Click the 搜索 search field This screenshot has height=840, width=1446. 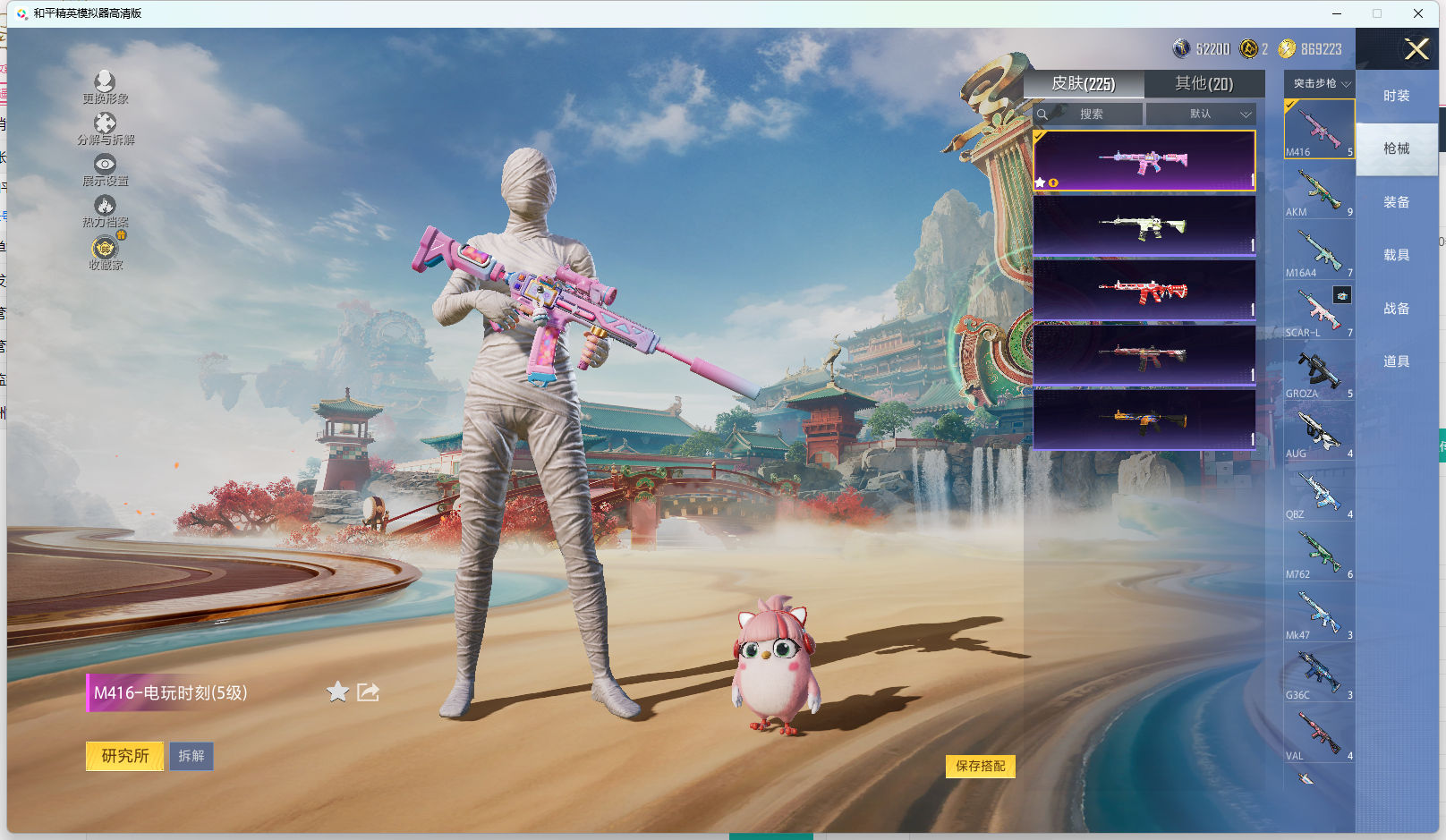coord(1089,115)
